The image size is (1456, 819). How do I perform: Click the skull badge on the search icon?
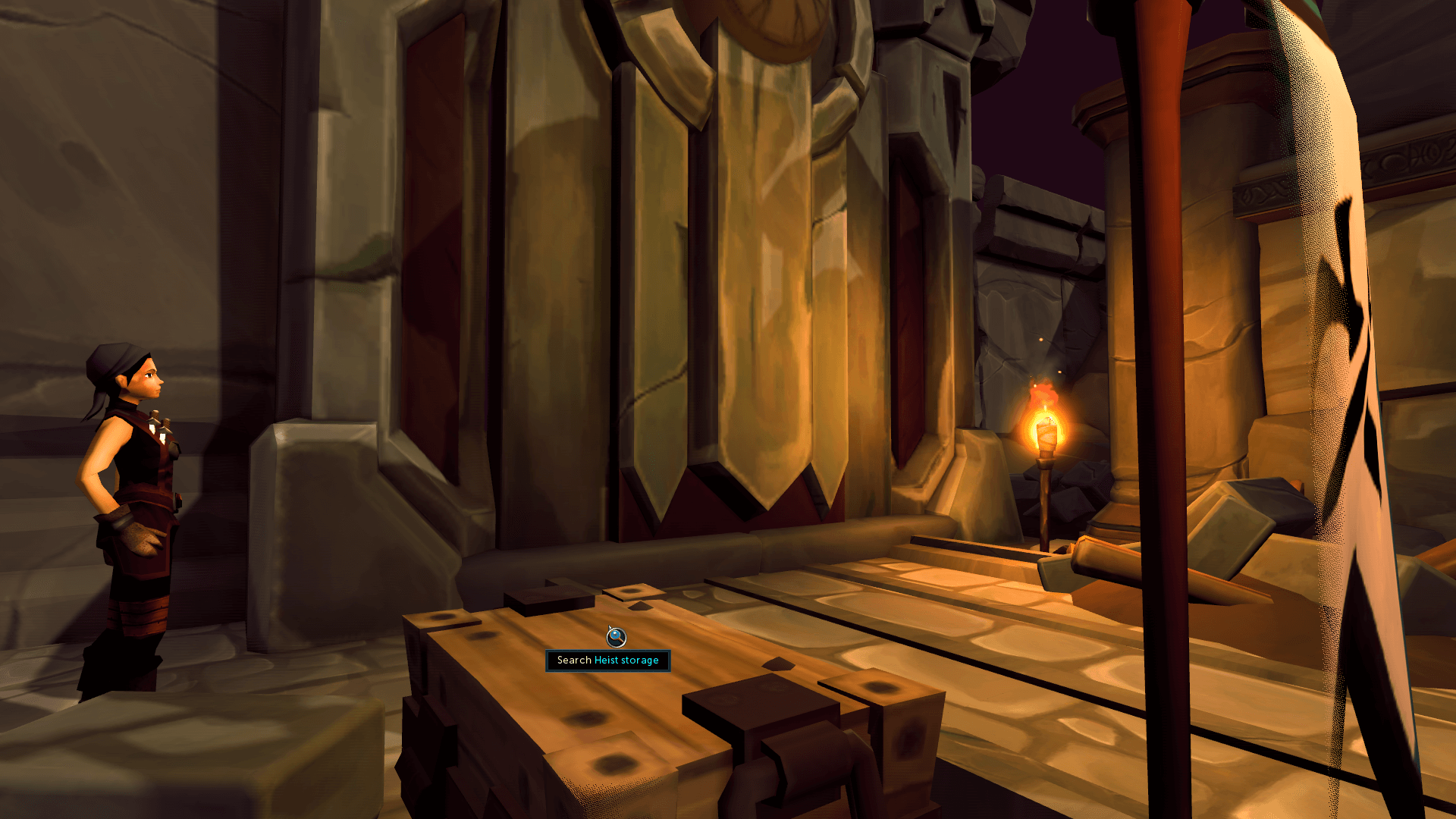614,634
